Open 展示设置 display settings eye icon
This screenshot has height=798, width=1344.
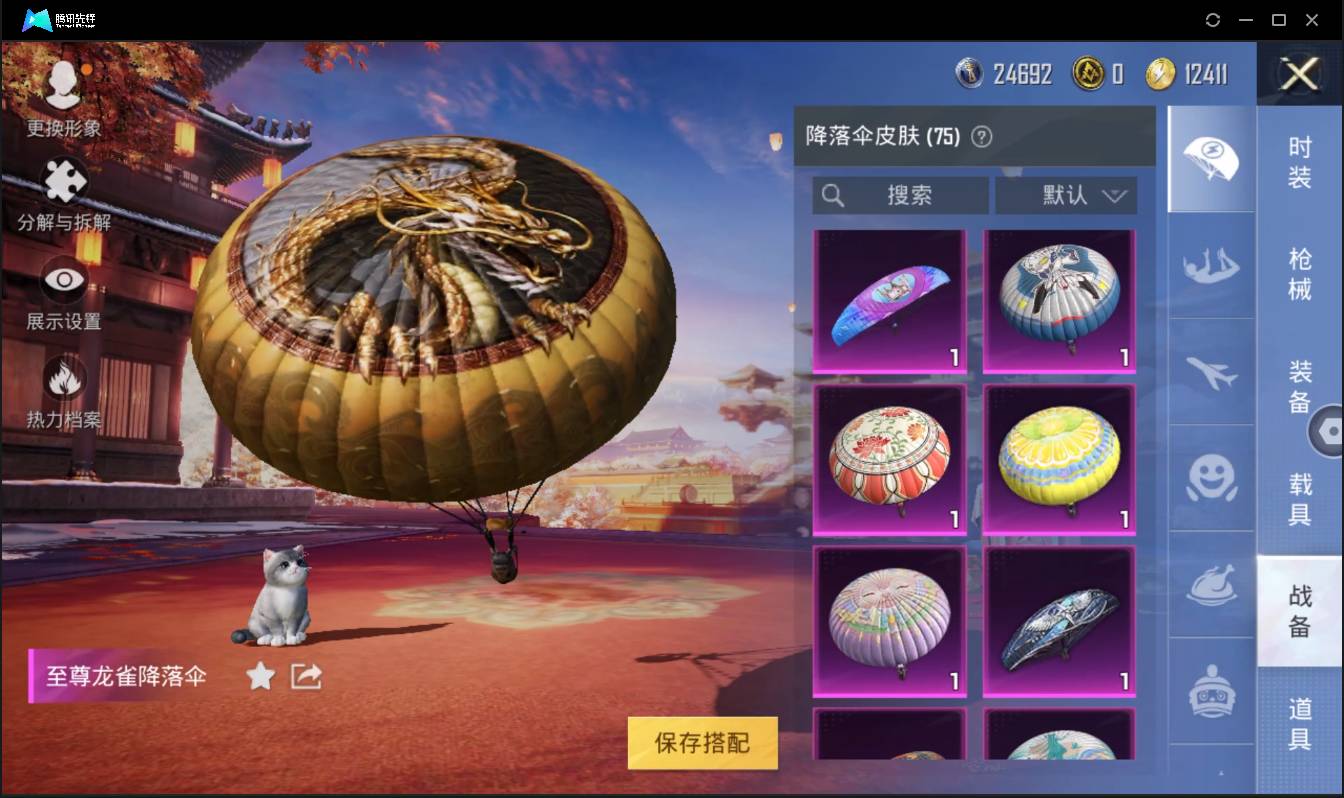62,280
